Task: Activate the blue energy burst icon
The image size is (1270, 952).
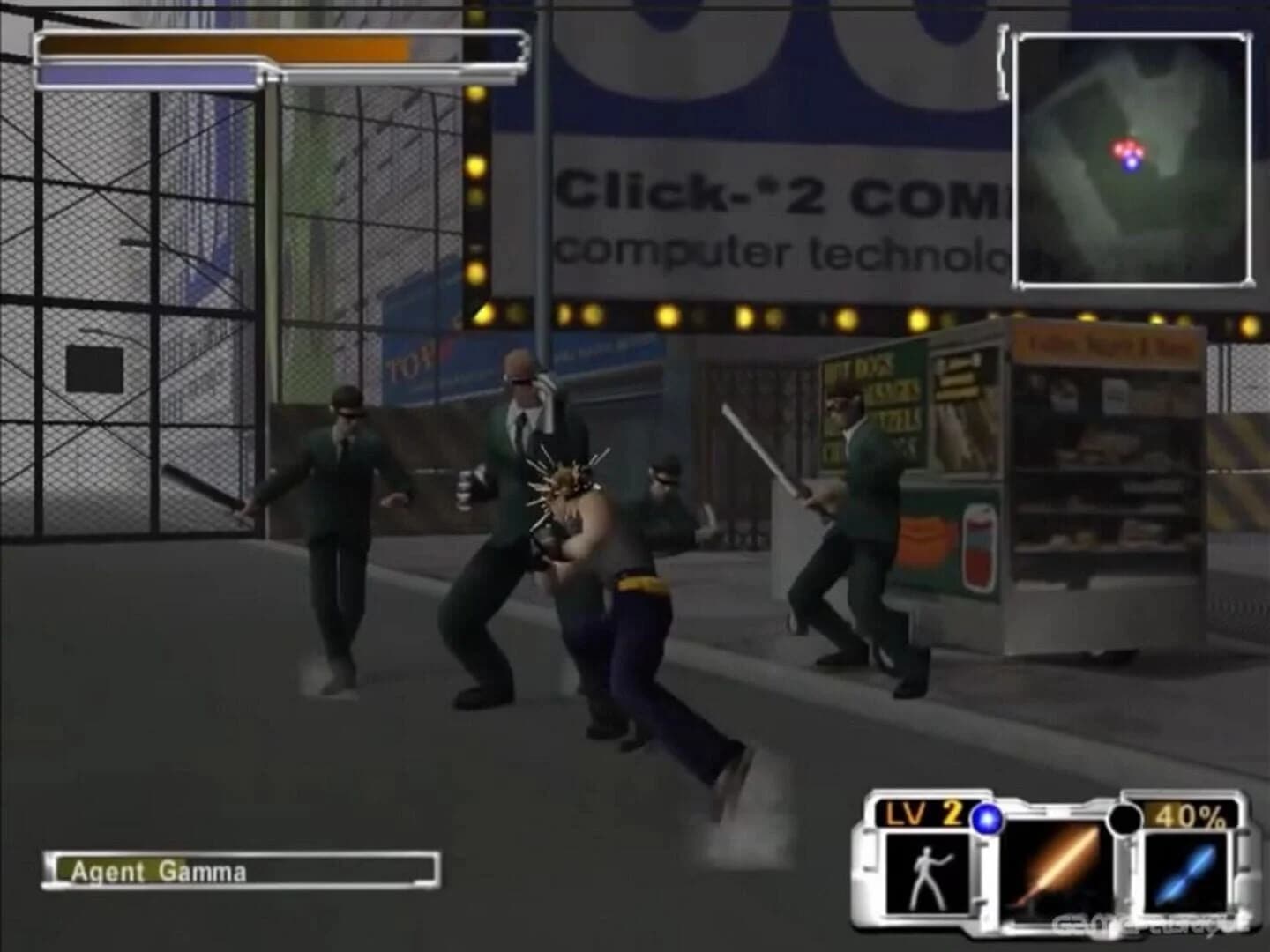Action: click(1188, 873)
